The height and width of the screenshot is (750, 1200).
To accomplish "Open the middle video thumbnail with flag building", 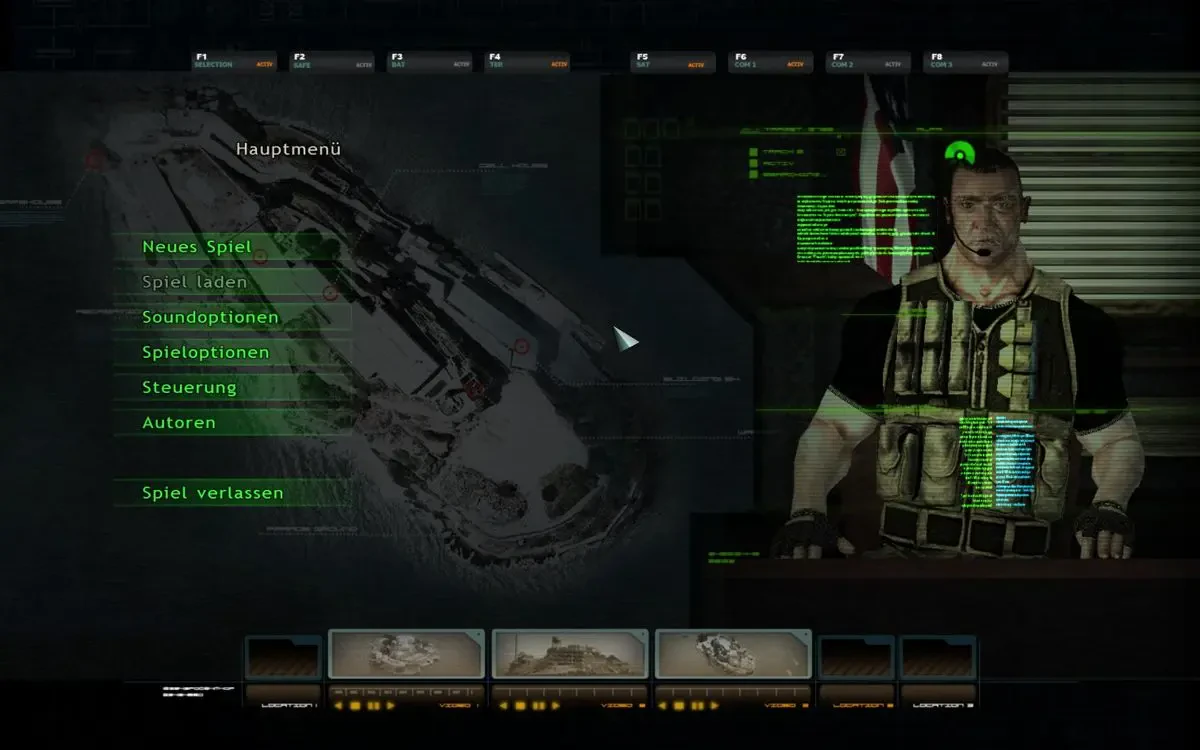I will click(x=570, y=654).
